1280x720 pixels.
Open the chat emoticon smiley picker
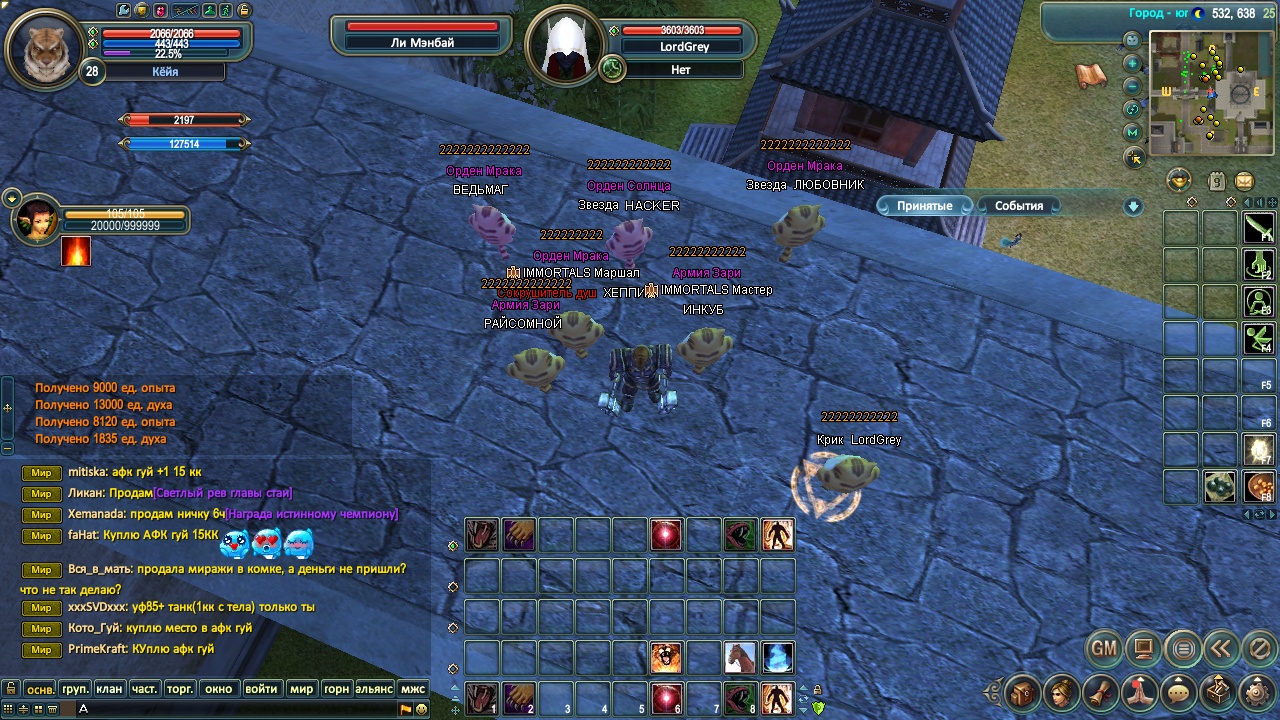click(422, 709)
